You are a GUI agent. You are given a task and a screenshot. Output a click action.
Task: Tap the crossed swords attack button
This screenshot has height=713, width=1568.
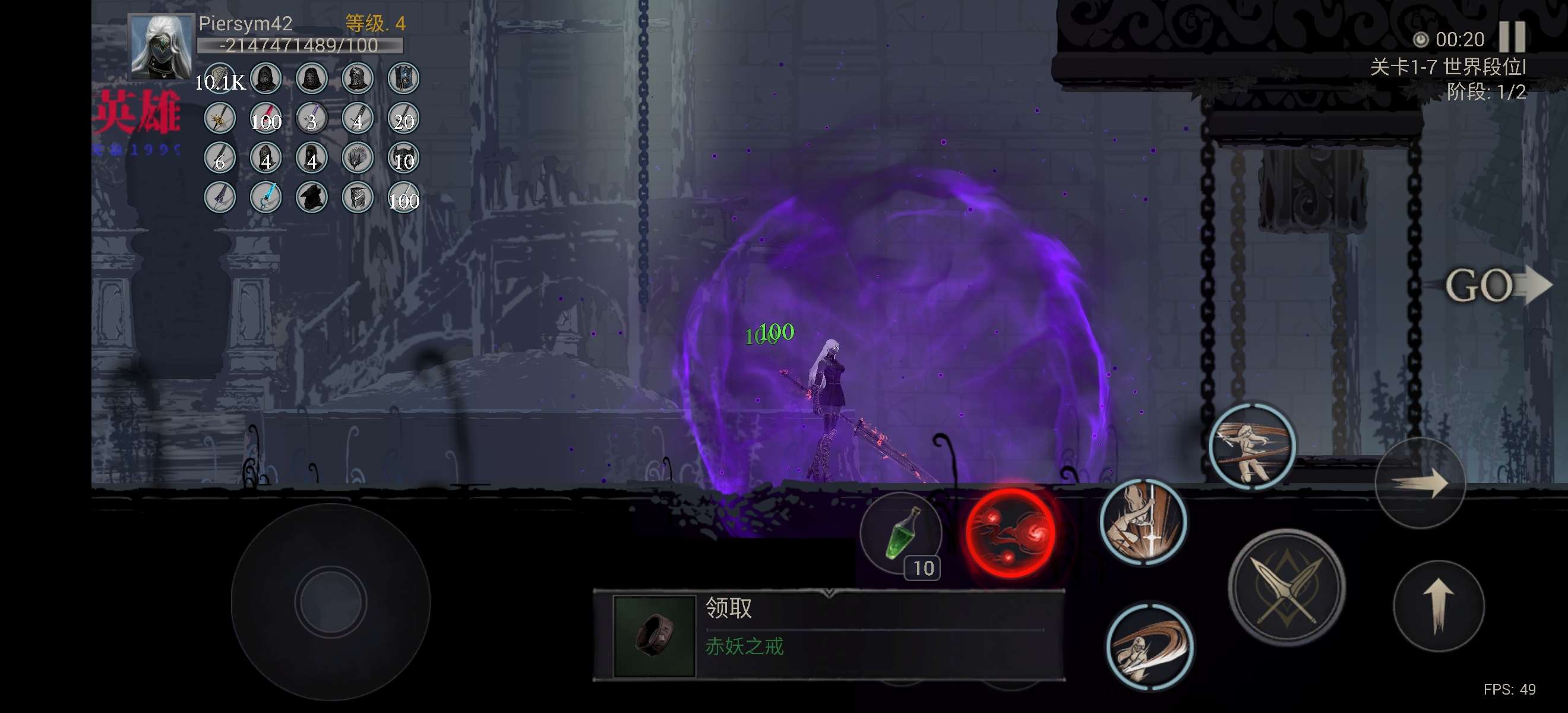1286,588
